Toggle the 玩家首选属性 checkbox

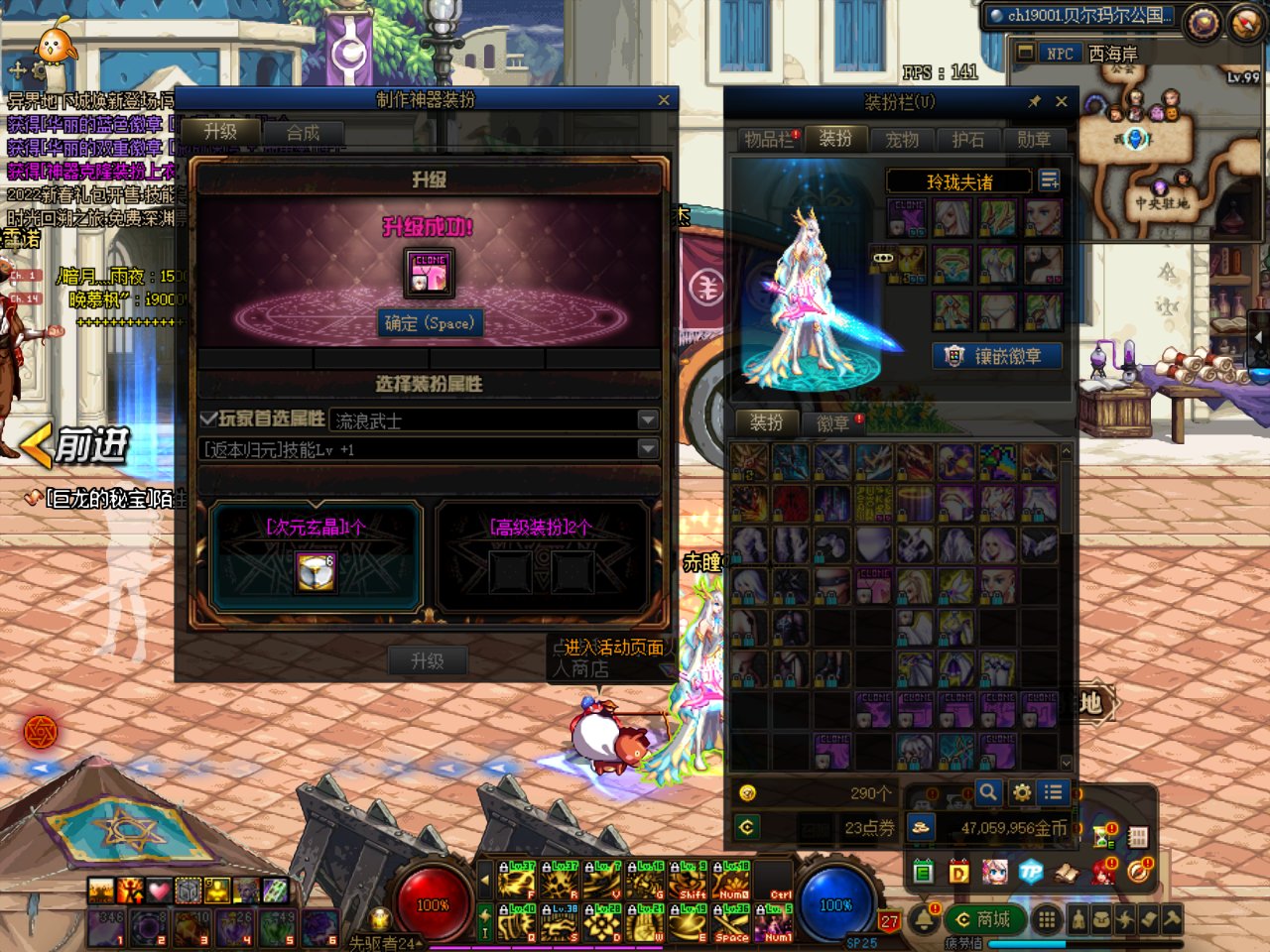click(x=208, y=419)
